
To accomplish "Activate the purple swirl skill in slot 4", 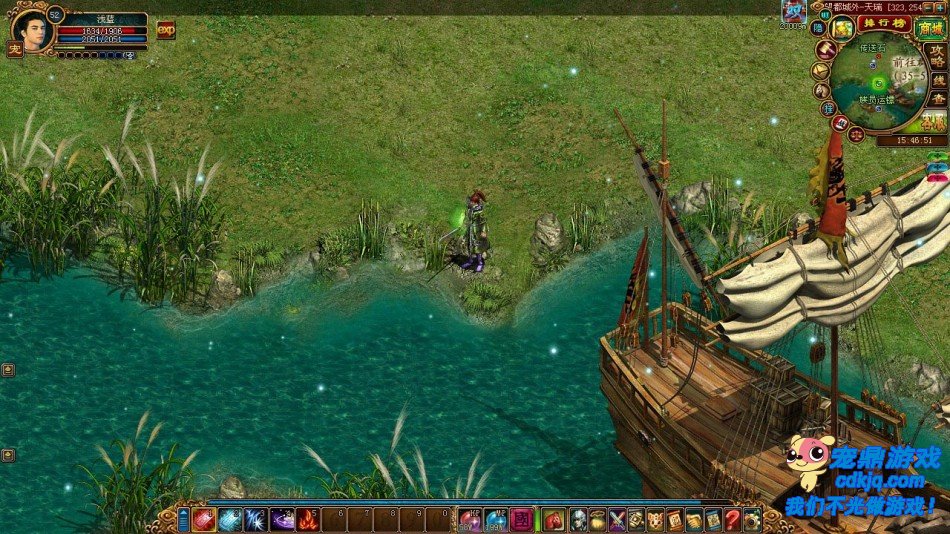I will tap(282, 520).
